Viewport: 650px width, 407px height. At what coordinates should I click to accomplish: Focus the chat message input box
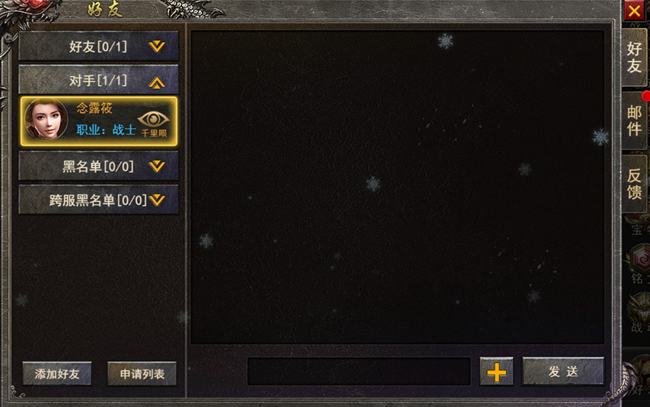click(358, 371)
